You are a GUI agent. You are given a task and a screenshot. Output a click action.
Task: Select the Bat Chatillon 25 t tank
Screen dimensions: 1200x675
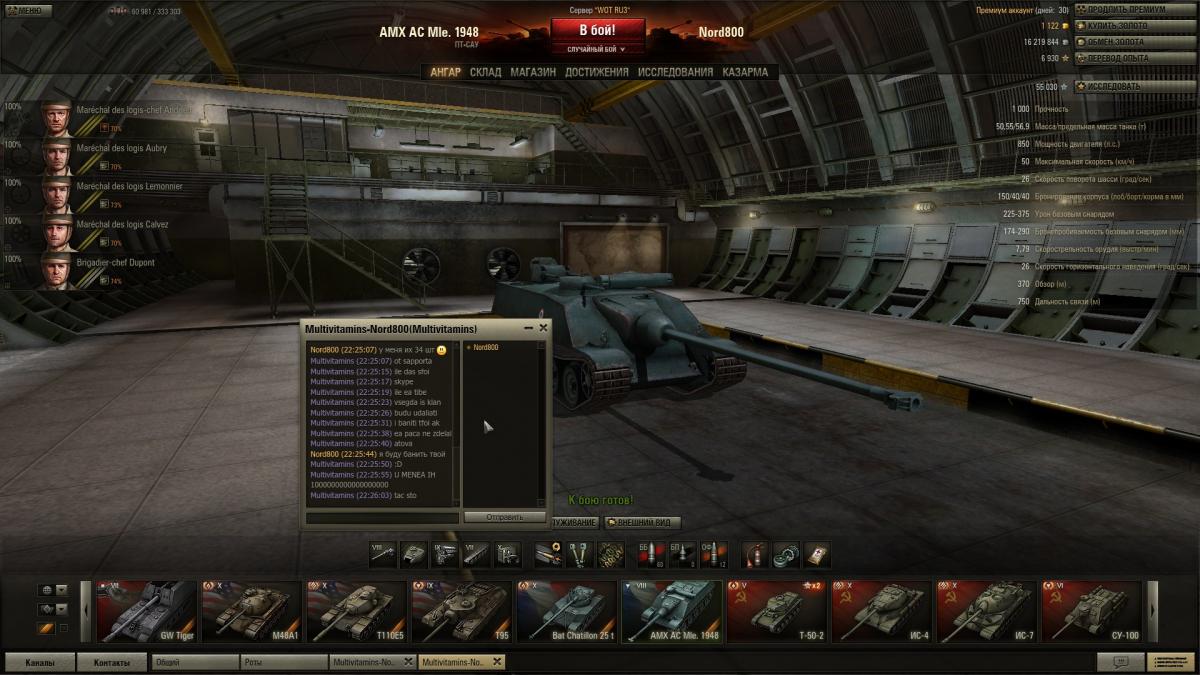tap(567, 611)
